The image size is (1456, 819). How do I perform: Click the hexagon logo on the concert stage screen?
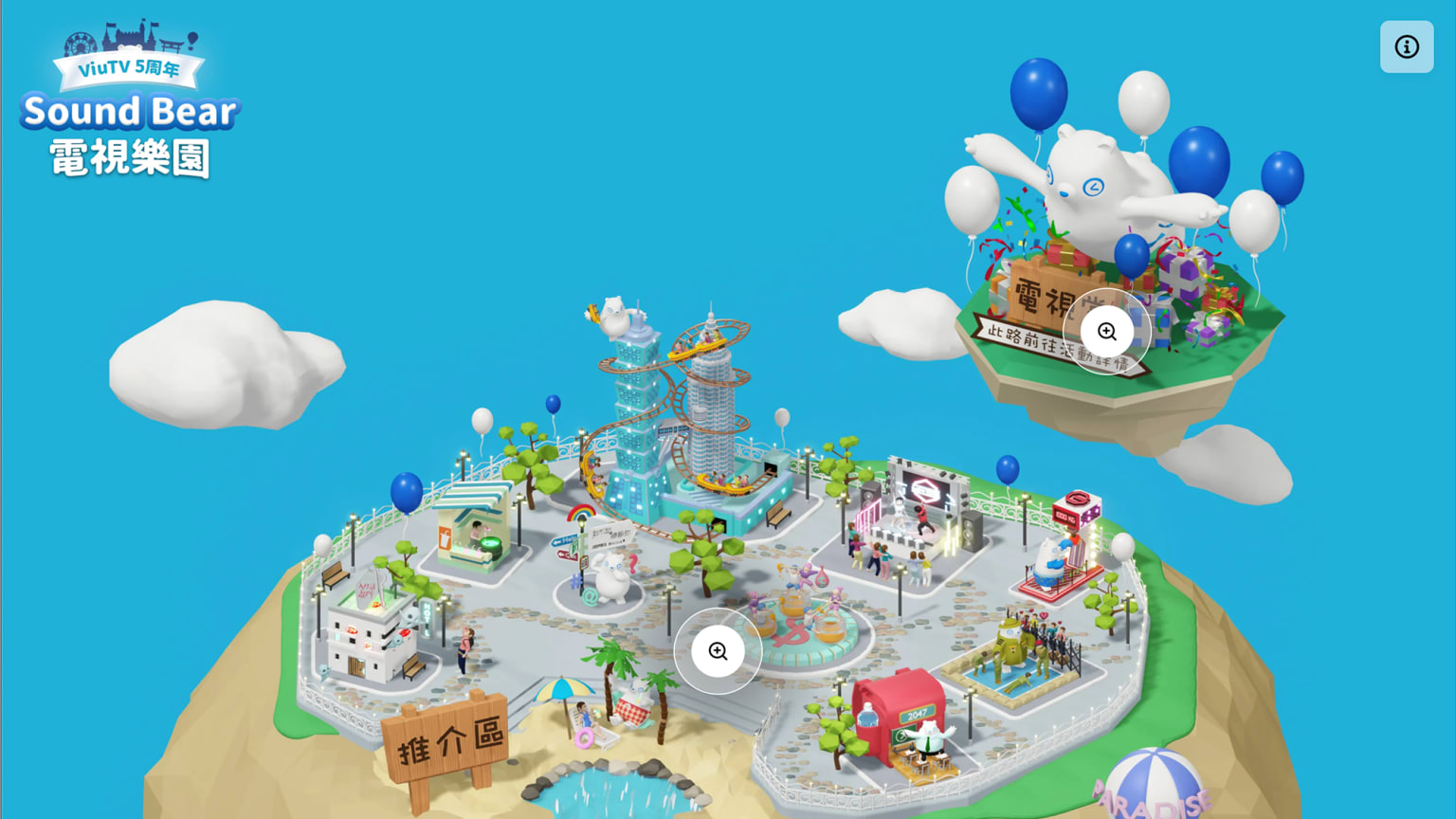[x=925, y=491]
